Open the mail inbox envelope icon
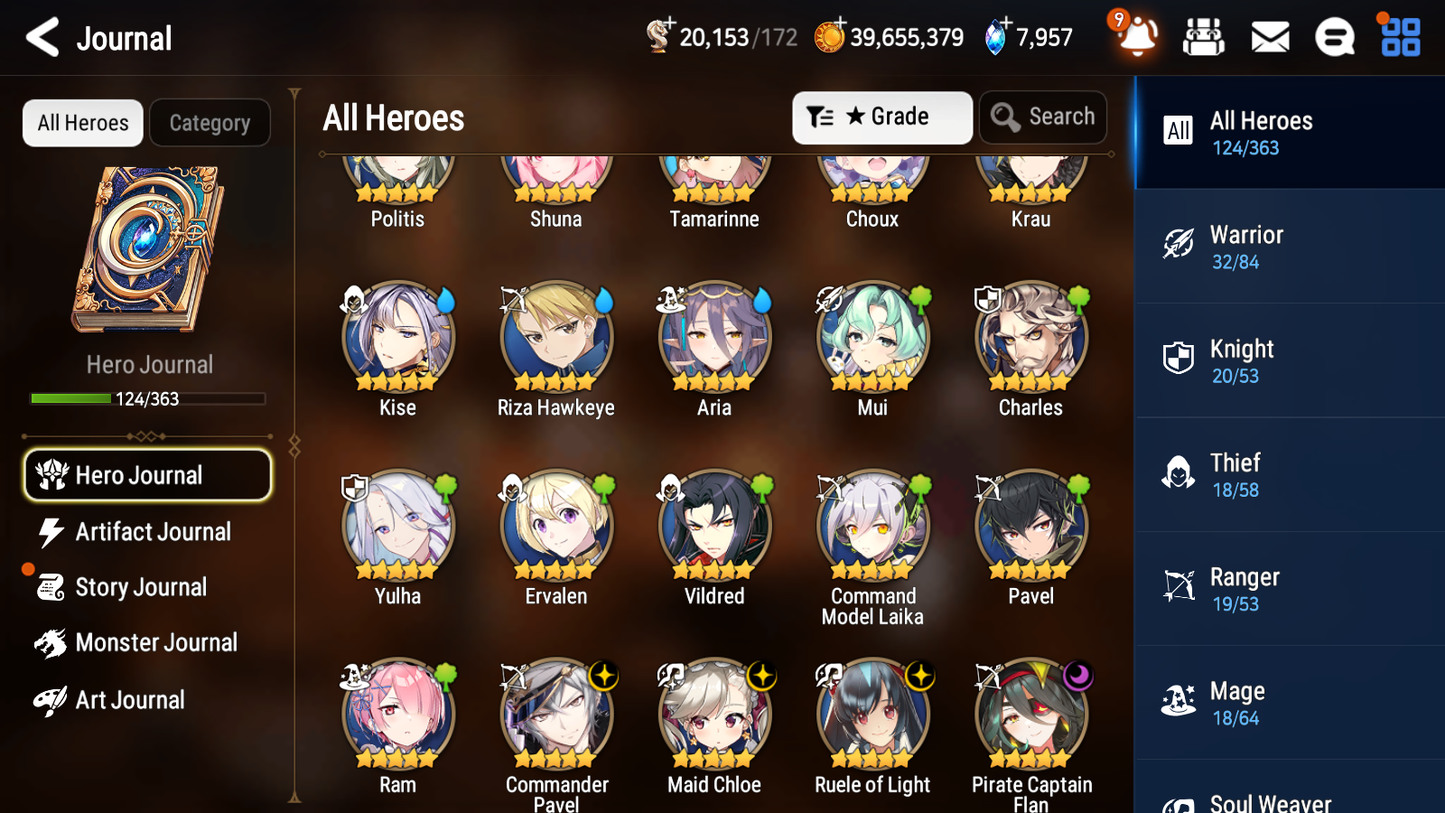 click(1269, 36)
